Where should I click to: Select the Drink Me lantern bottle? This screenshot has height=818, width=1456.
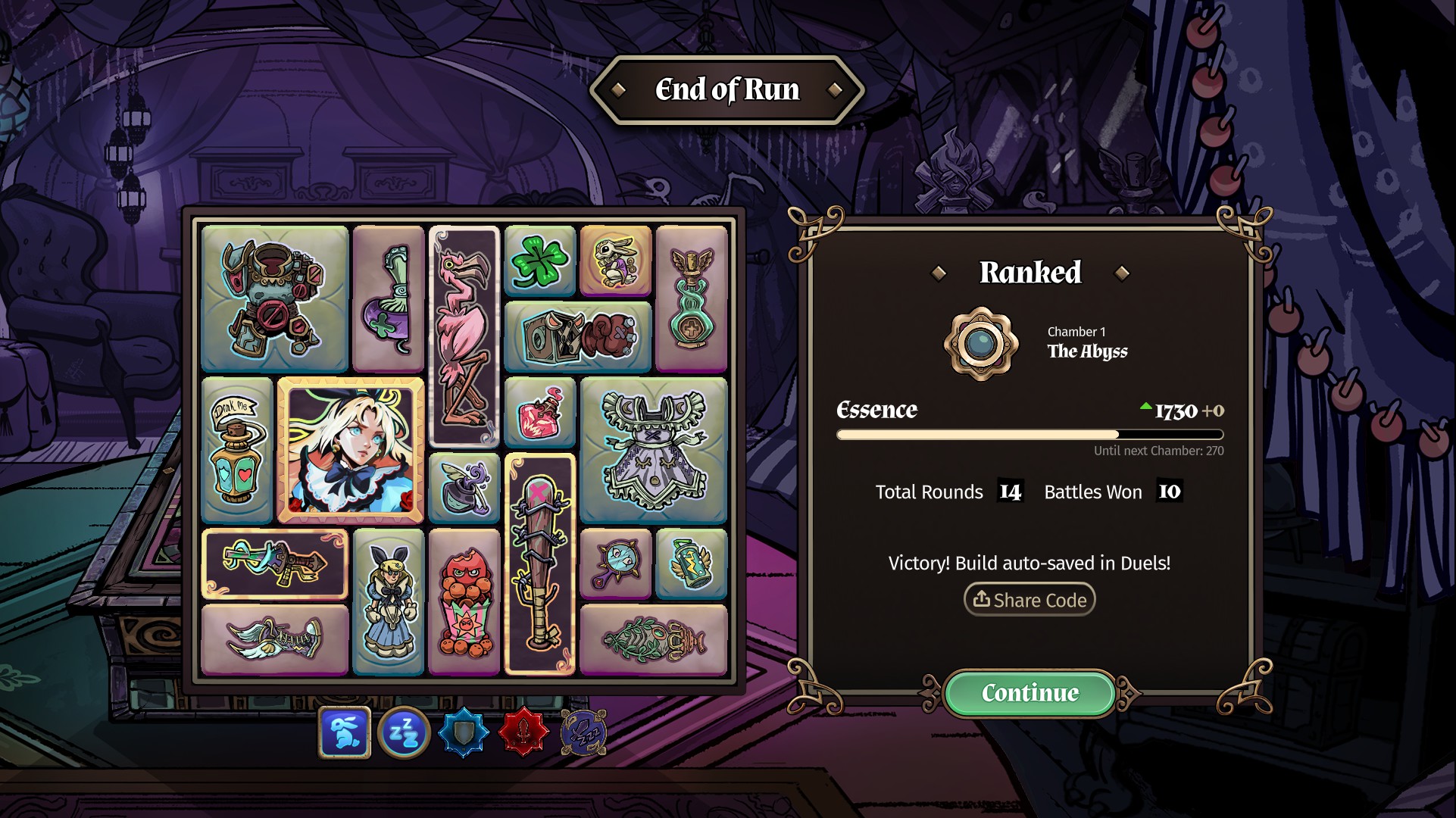click(237, 451)
